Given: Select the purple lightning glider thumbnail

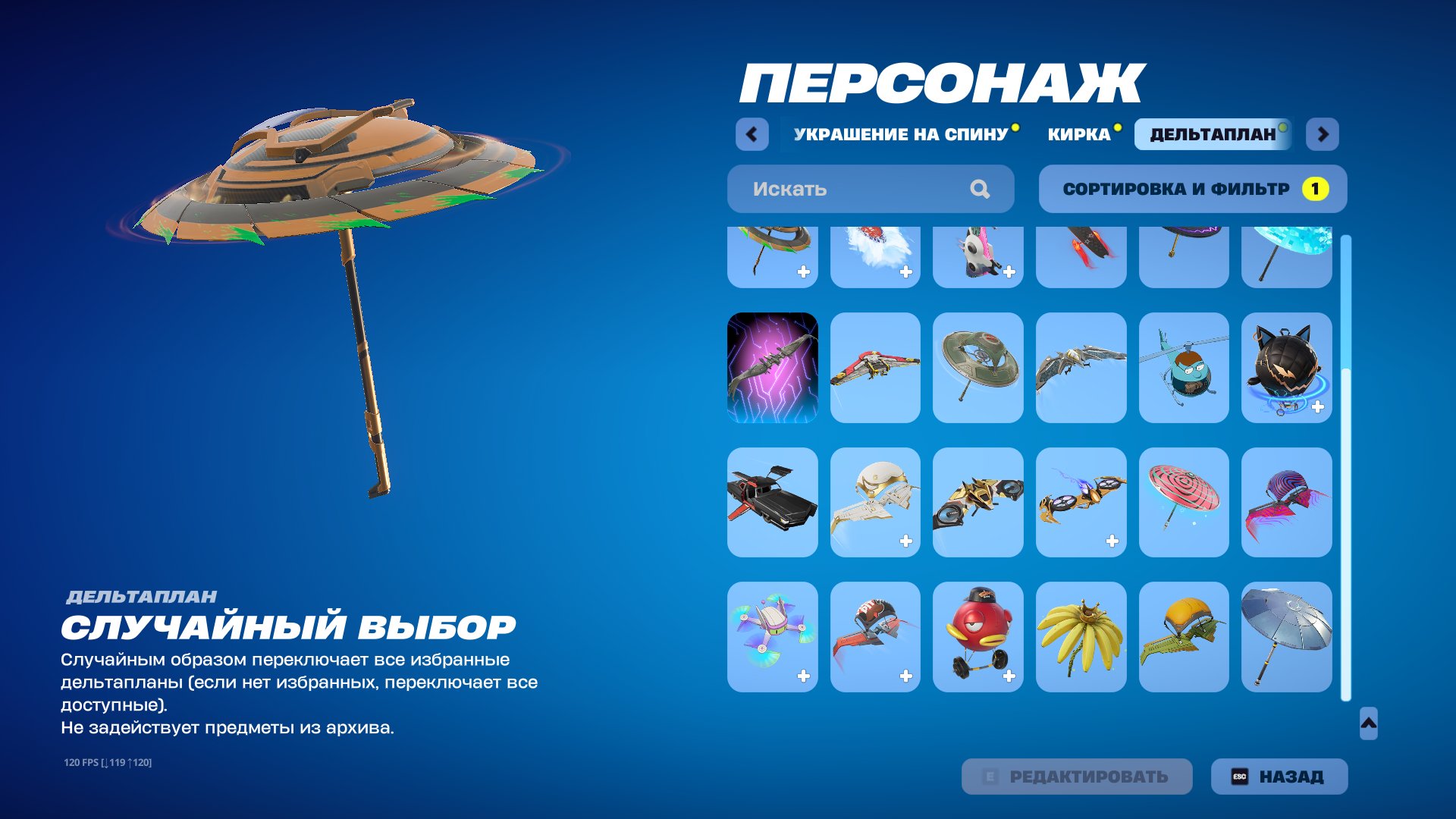Looking at the screenshot, I should 772,368.
